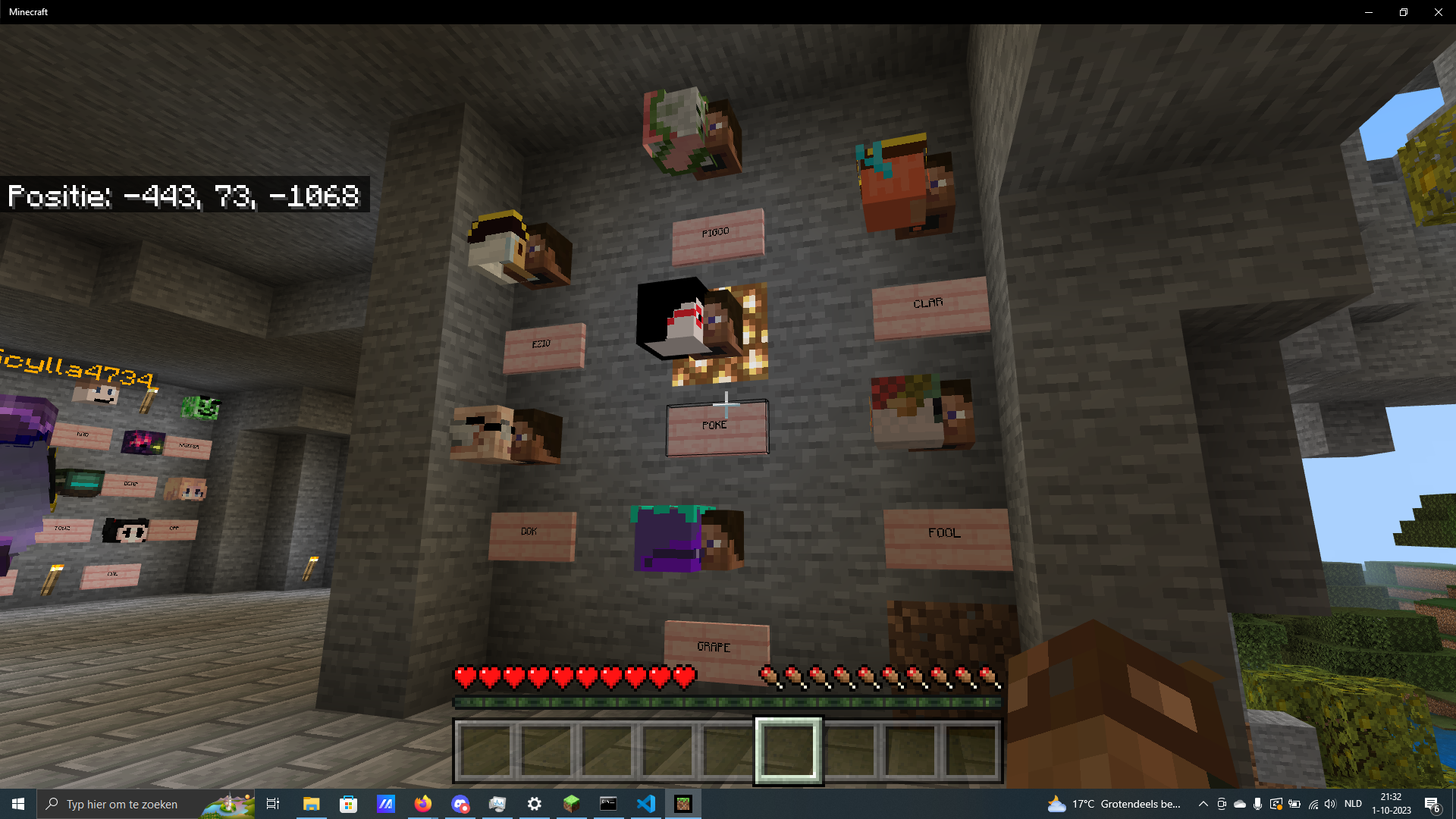The height and width of the screenshot is (819, 1456).
Task: Click the zombie pigman head above PIGGO sign
Action: click(690, 129)
